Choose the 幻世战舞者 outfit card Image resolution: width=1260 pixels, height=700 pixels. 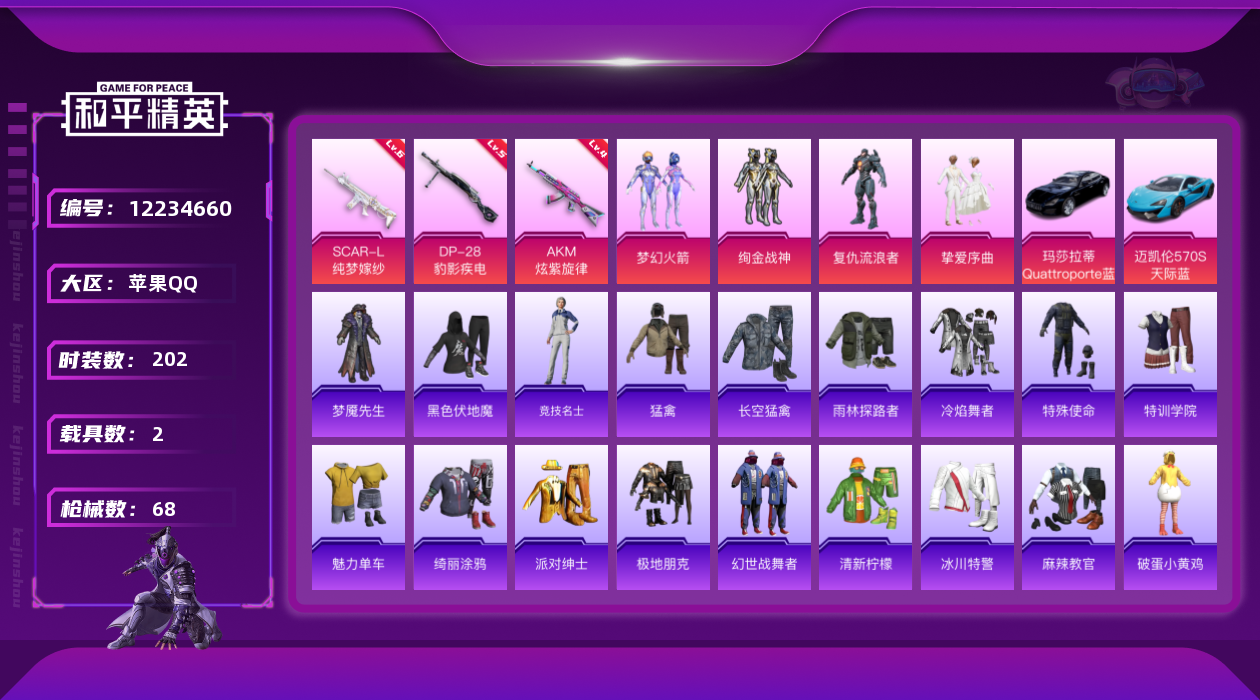tap(764, 517)
